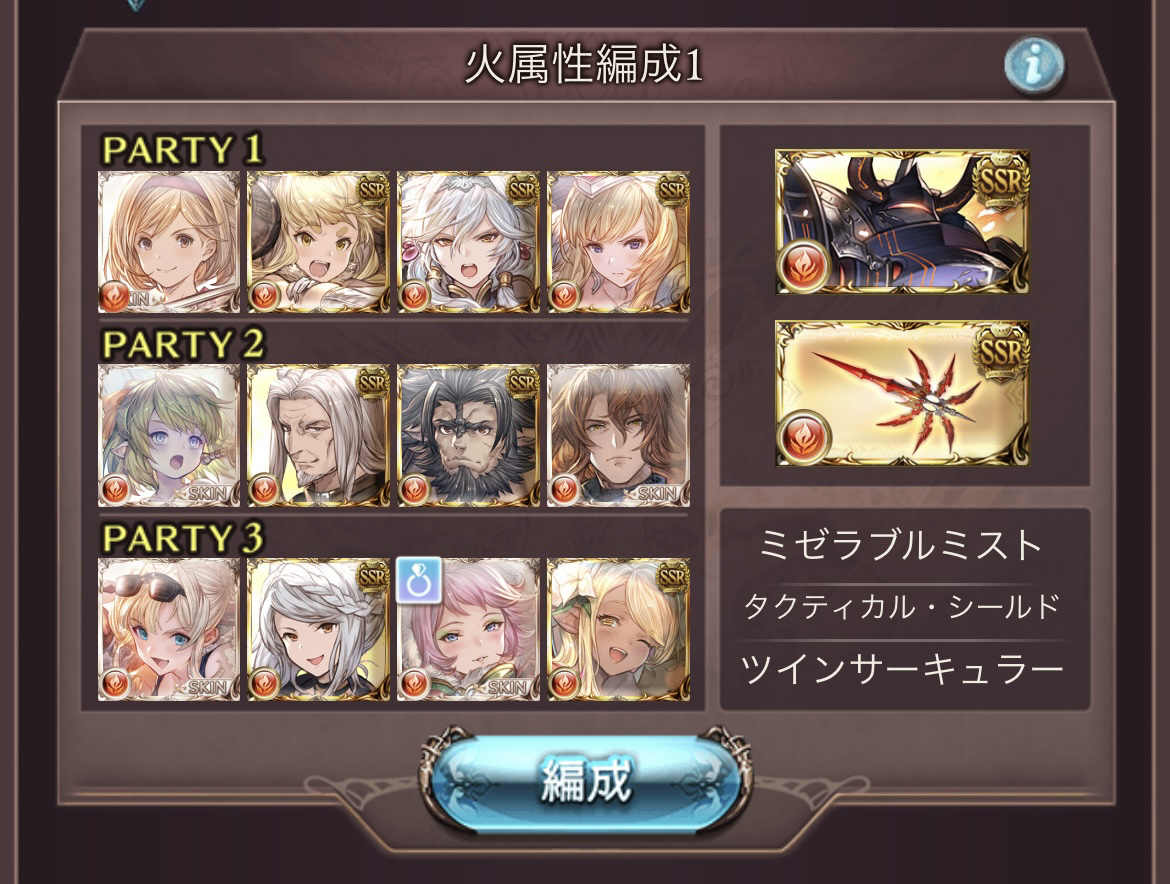Select the elderly white-haired man portrait

318,435
